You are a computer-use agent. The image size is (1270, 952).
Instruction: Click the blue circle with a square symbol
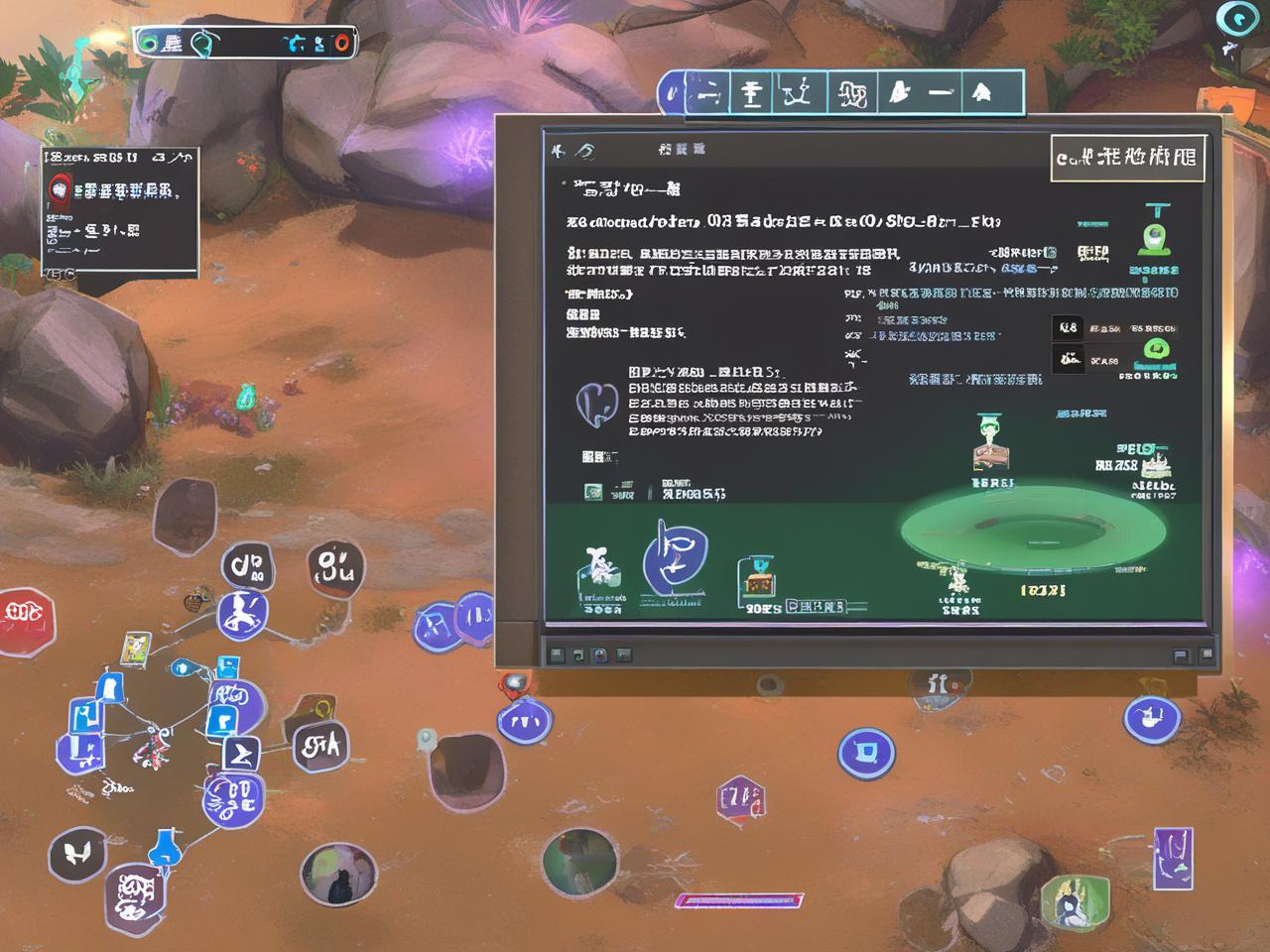click(x=866, y=753)
